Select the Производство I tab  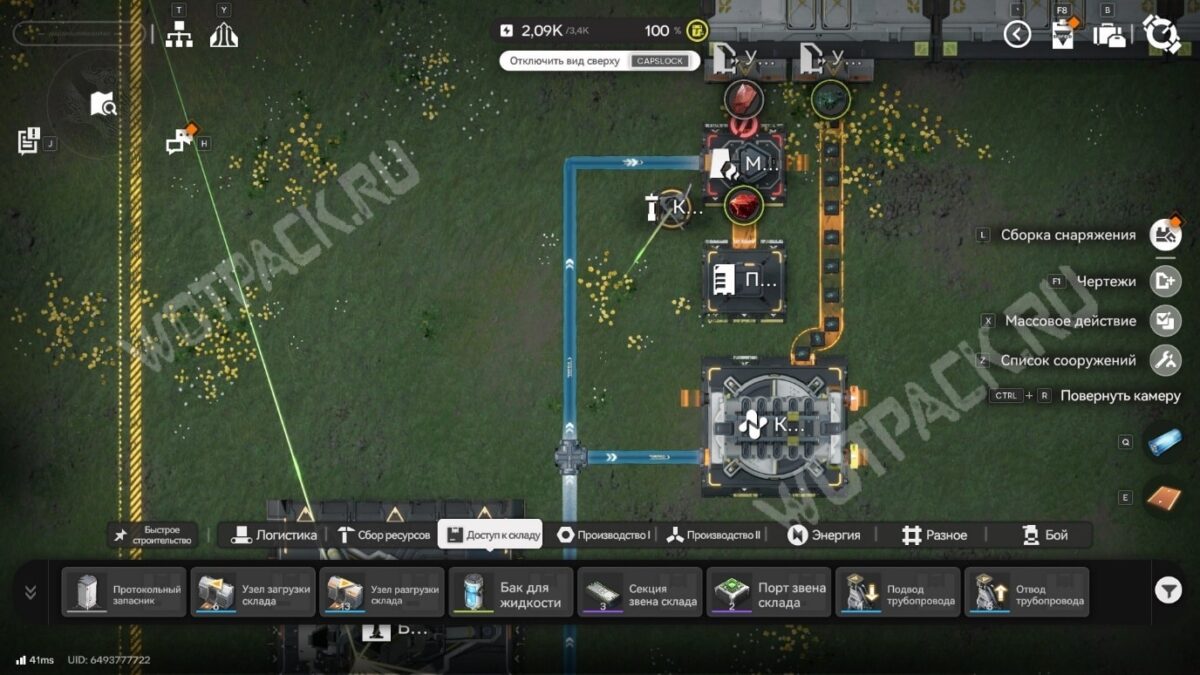click(x=604, y=535)
